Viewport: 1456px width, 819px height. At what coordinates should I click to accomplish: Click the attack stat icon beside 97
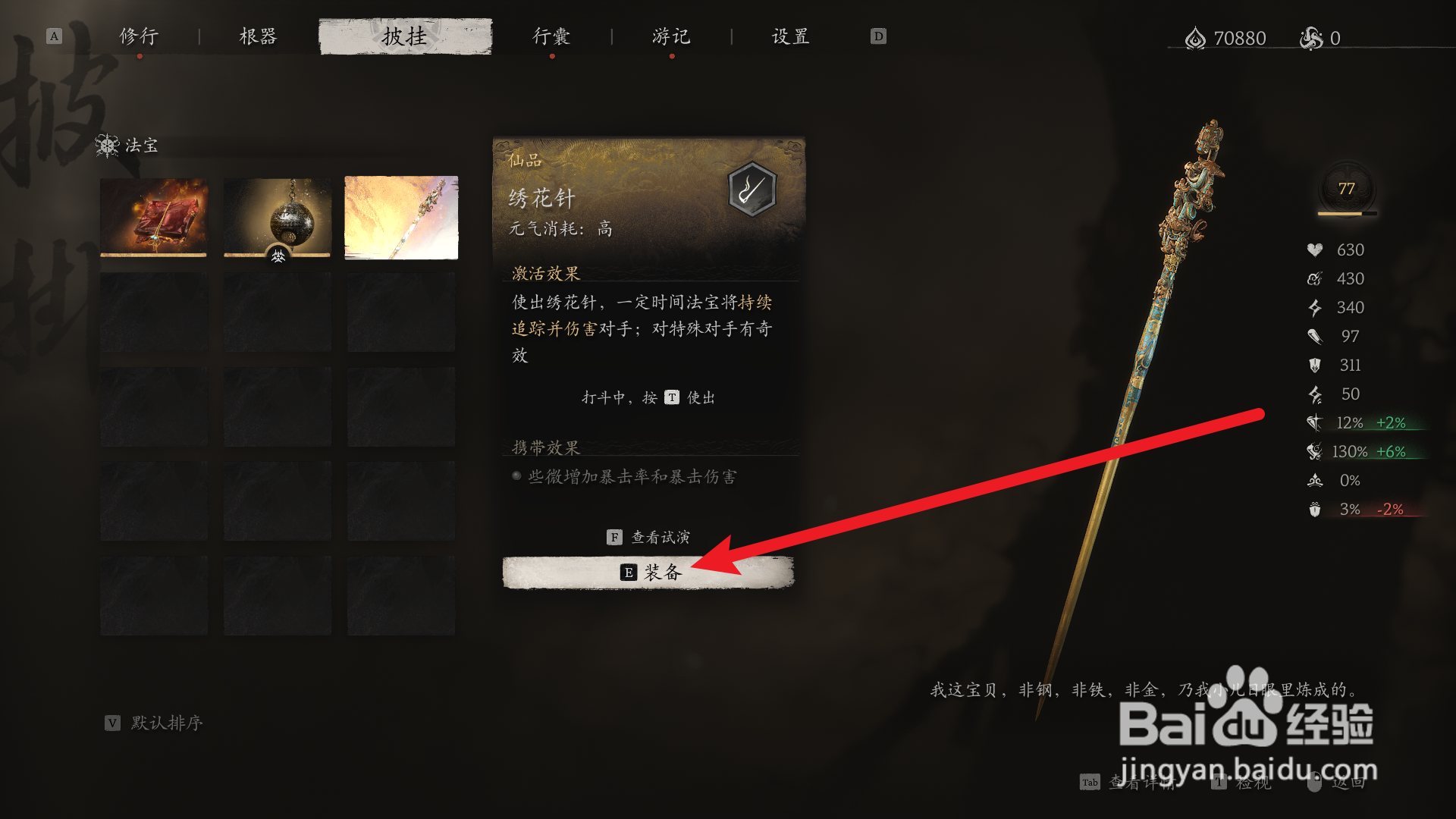point(1313,336)
